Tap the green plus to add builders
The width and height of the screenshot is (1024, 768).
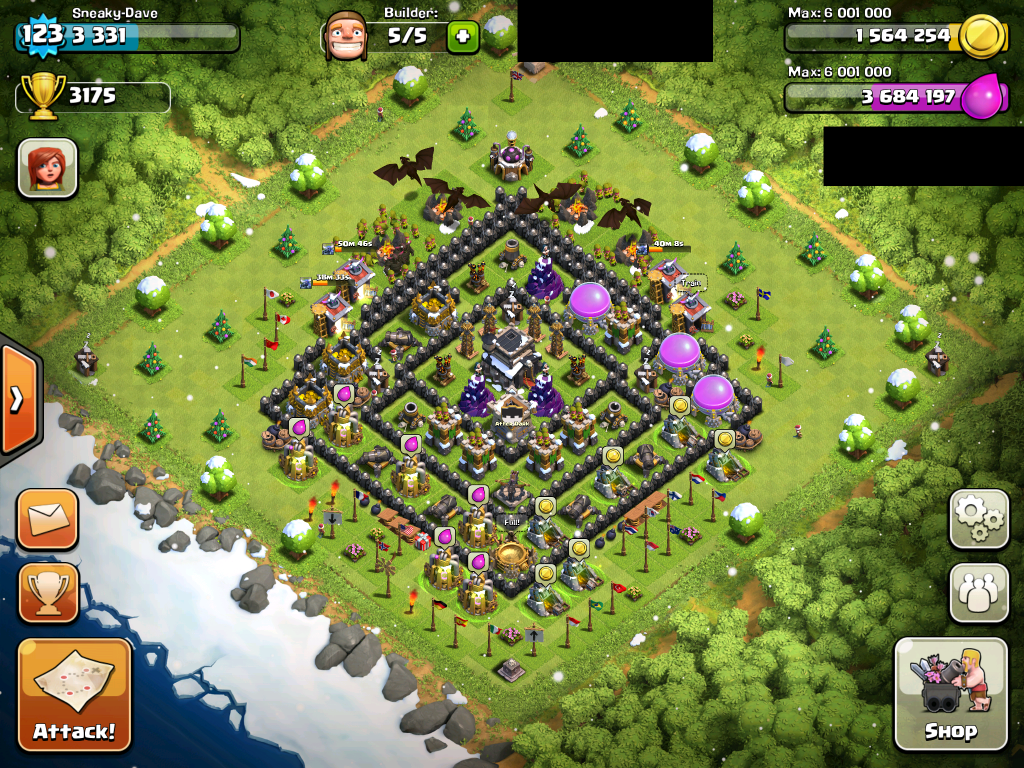click(462, 38)
